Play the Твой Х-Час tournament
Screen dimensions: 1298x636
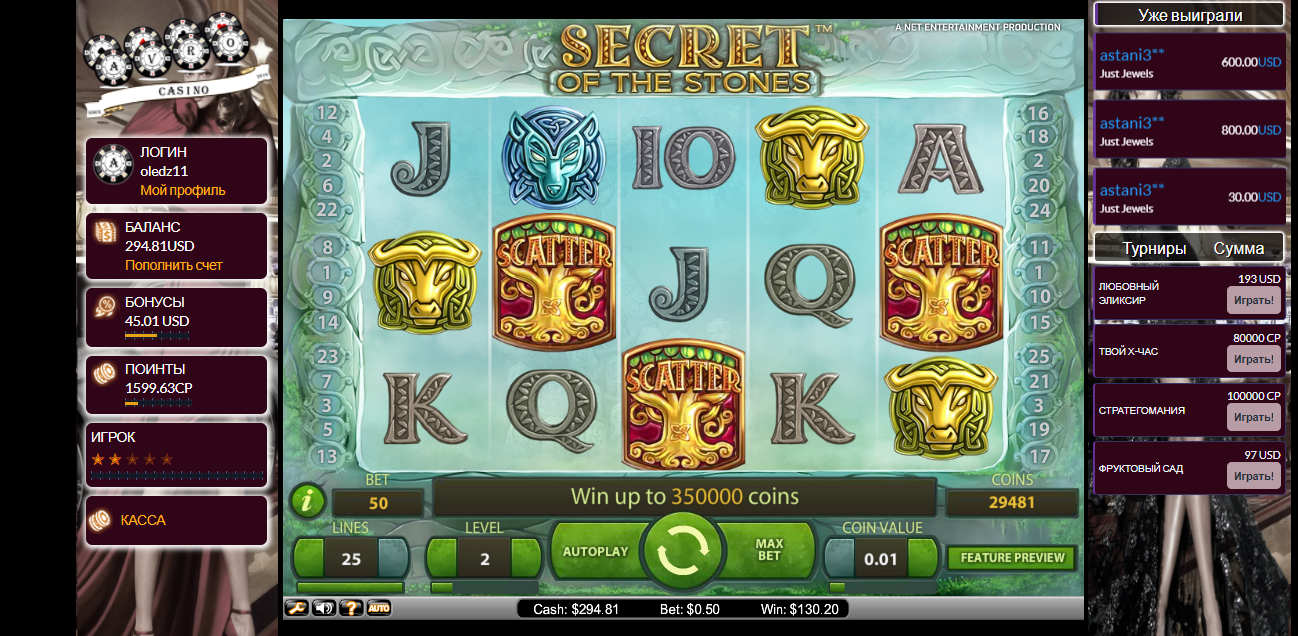1253,359
